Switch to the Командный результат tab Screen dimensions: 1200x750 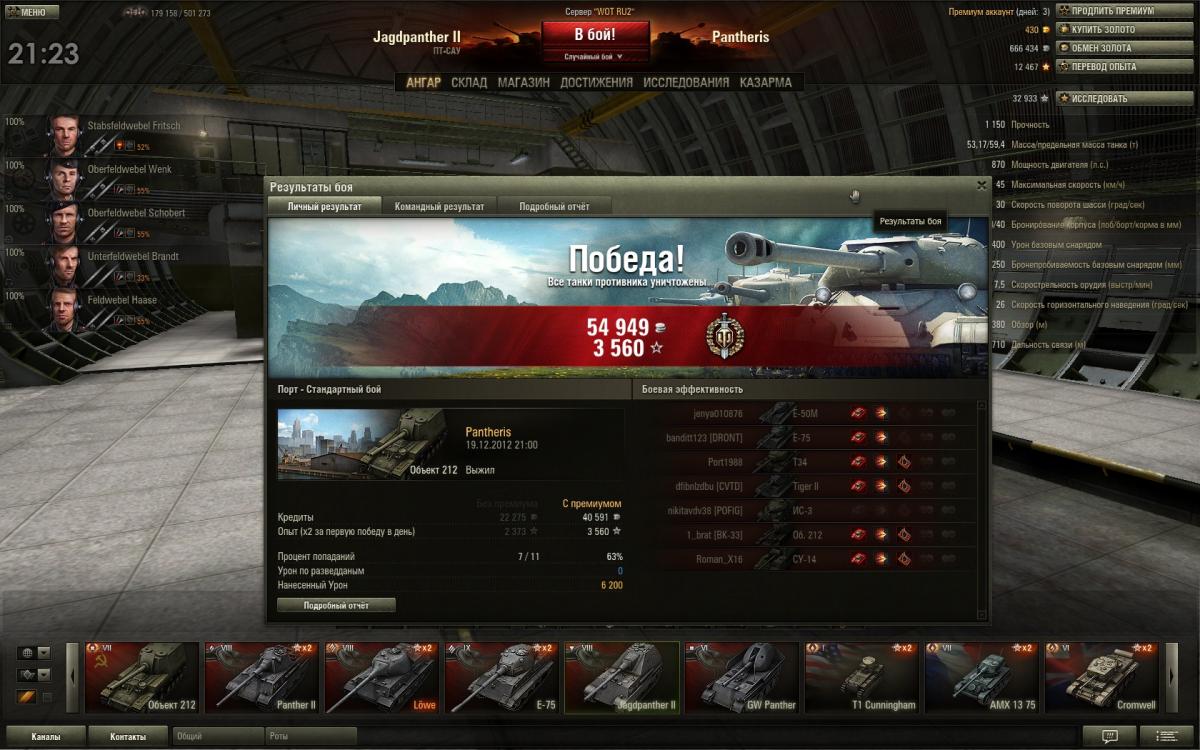tap(439, 206)
